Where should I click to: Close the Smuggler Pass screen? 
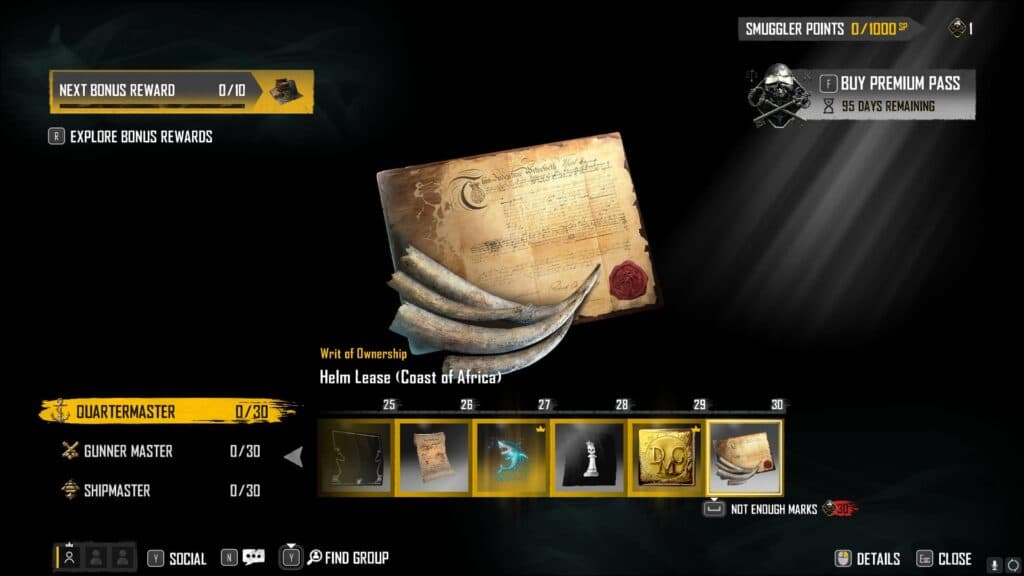point(954,559)
